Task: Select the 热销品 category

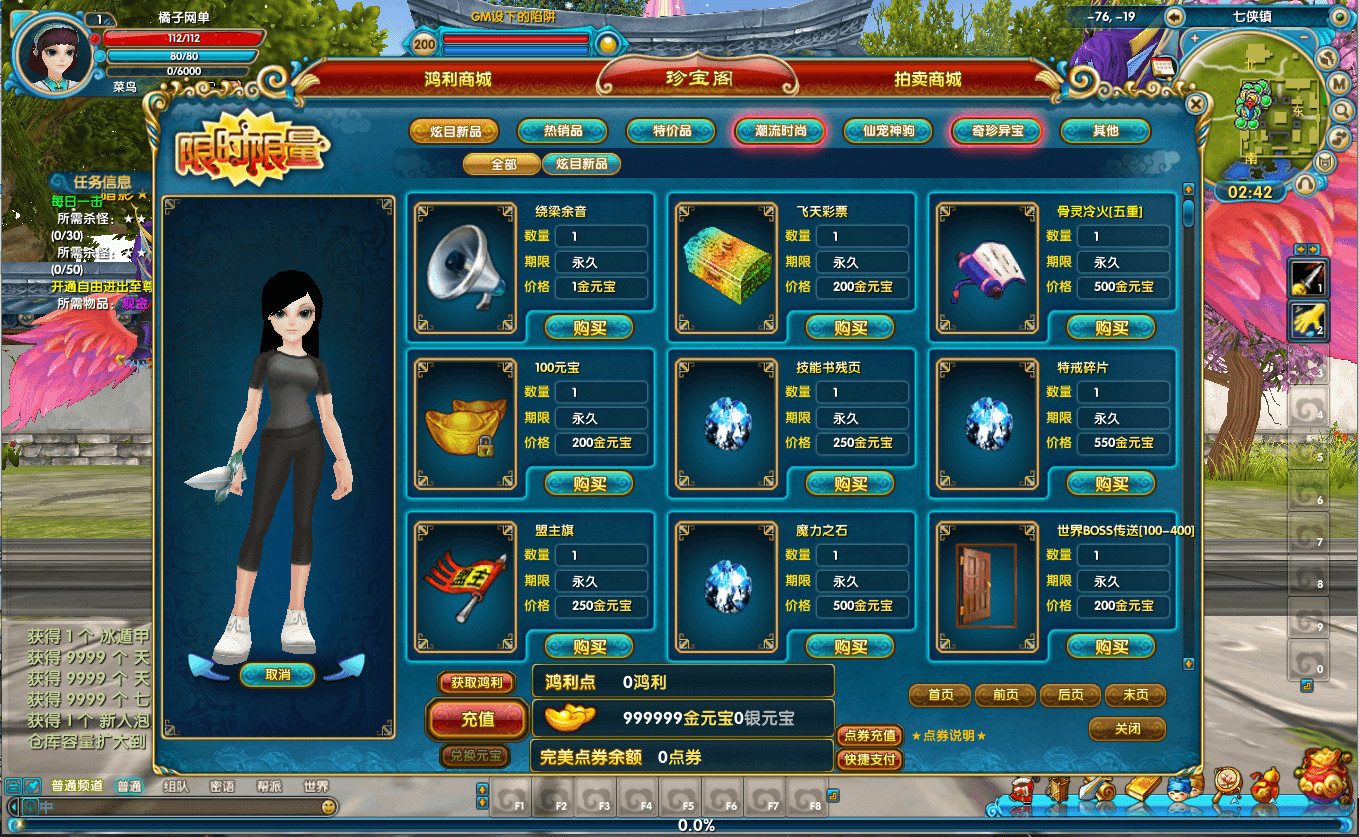Action: coord(562,131)
